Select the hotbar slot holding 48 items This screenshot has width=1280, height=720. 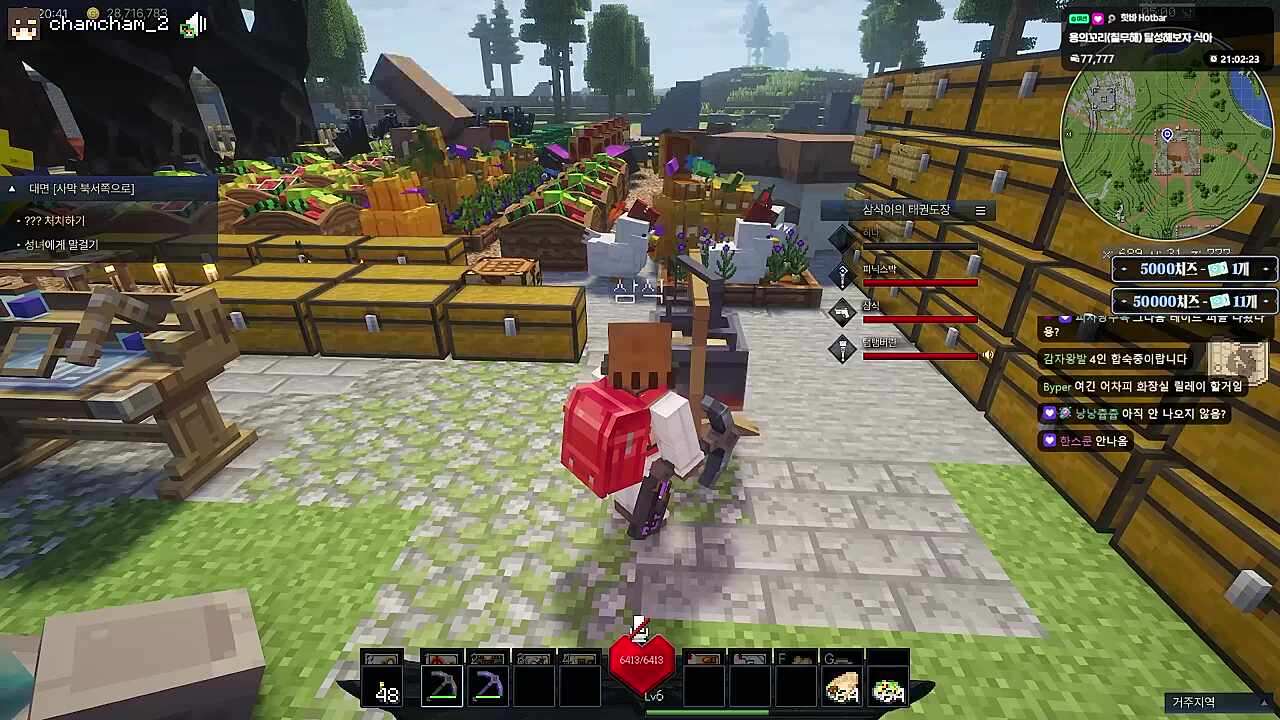coord(383,685)
